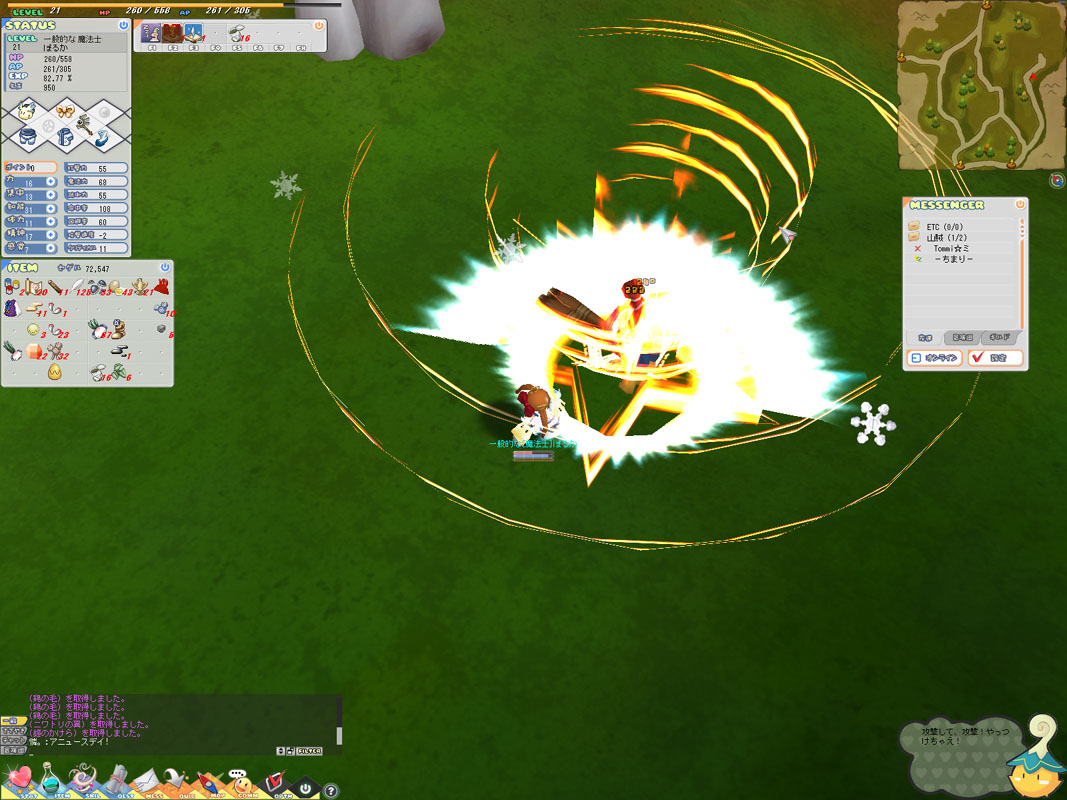Close the F-key hotbar panel
The image size is (1067, 800).
click(x=319, y=25)
